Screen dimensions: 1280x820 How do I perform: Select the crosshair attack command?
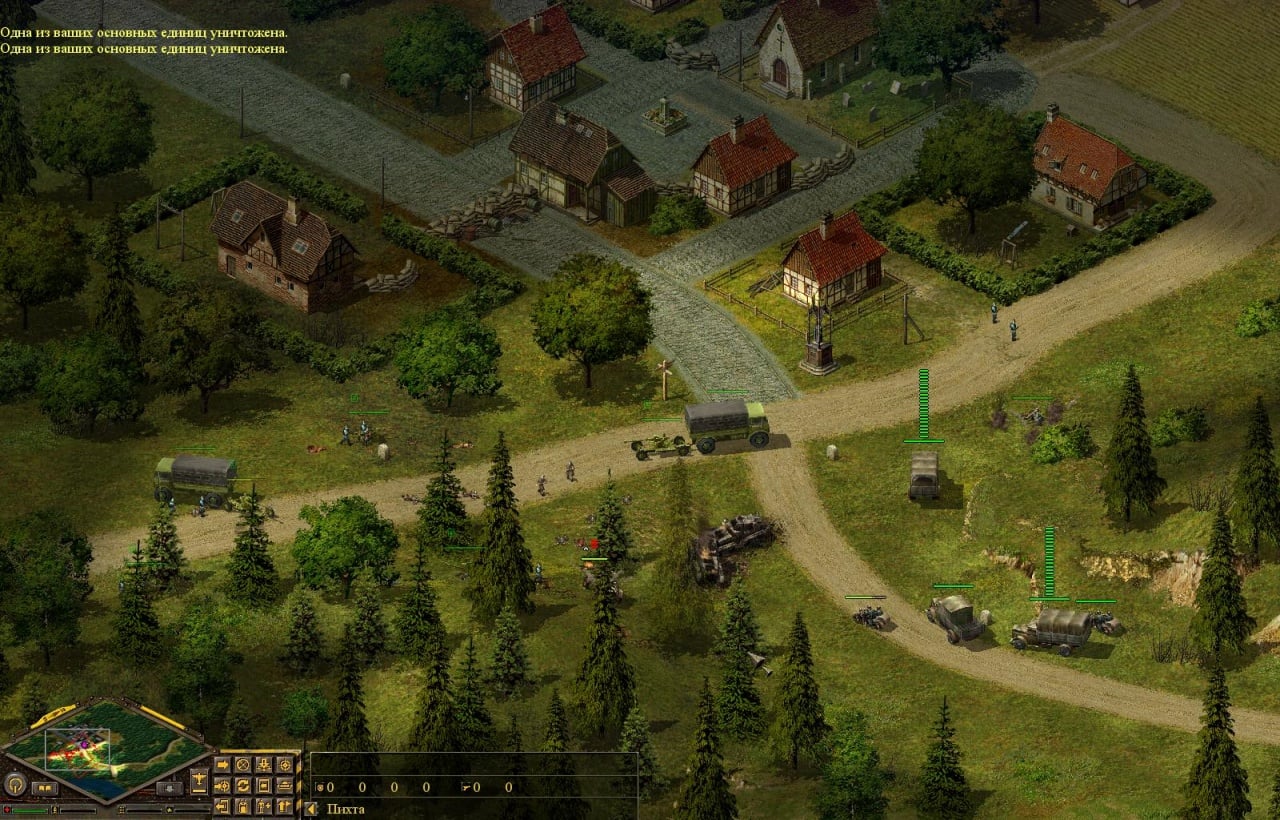(x=285, y=765)
